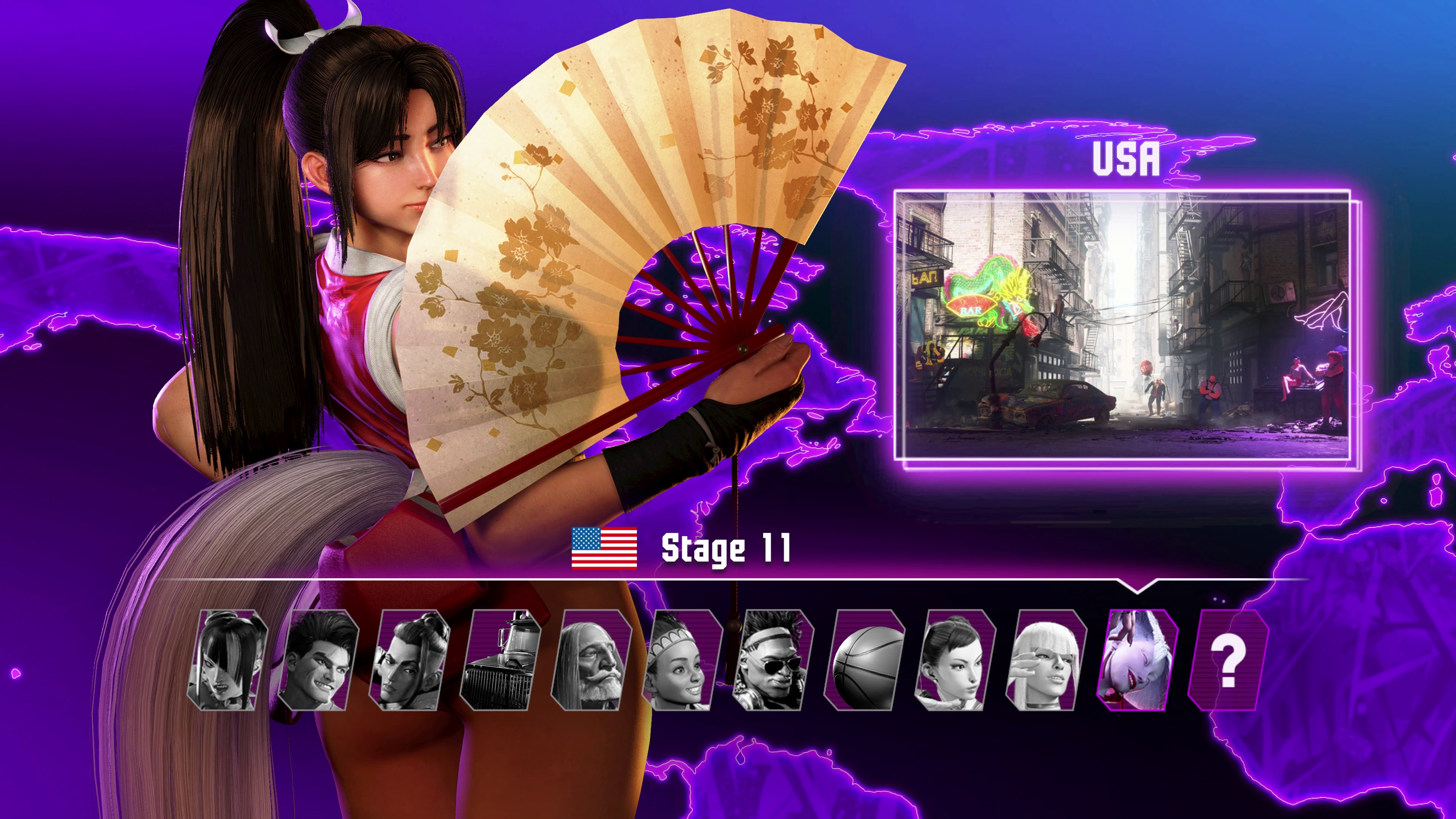Click the question mark mystery opponent tile
Screen dimensions: 1456x819
pyautogui.click(x=1228, y=660)
